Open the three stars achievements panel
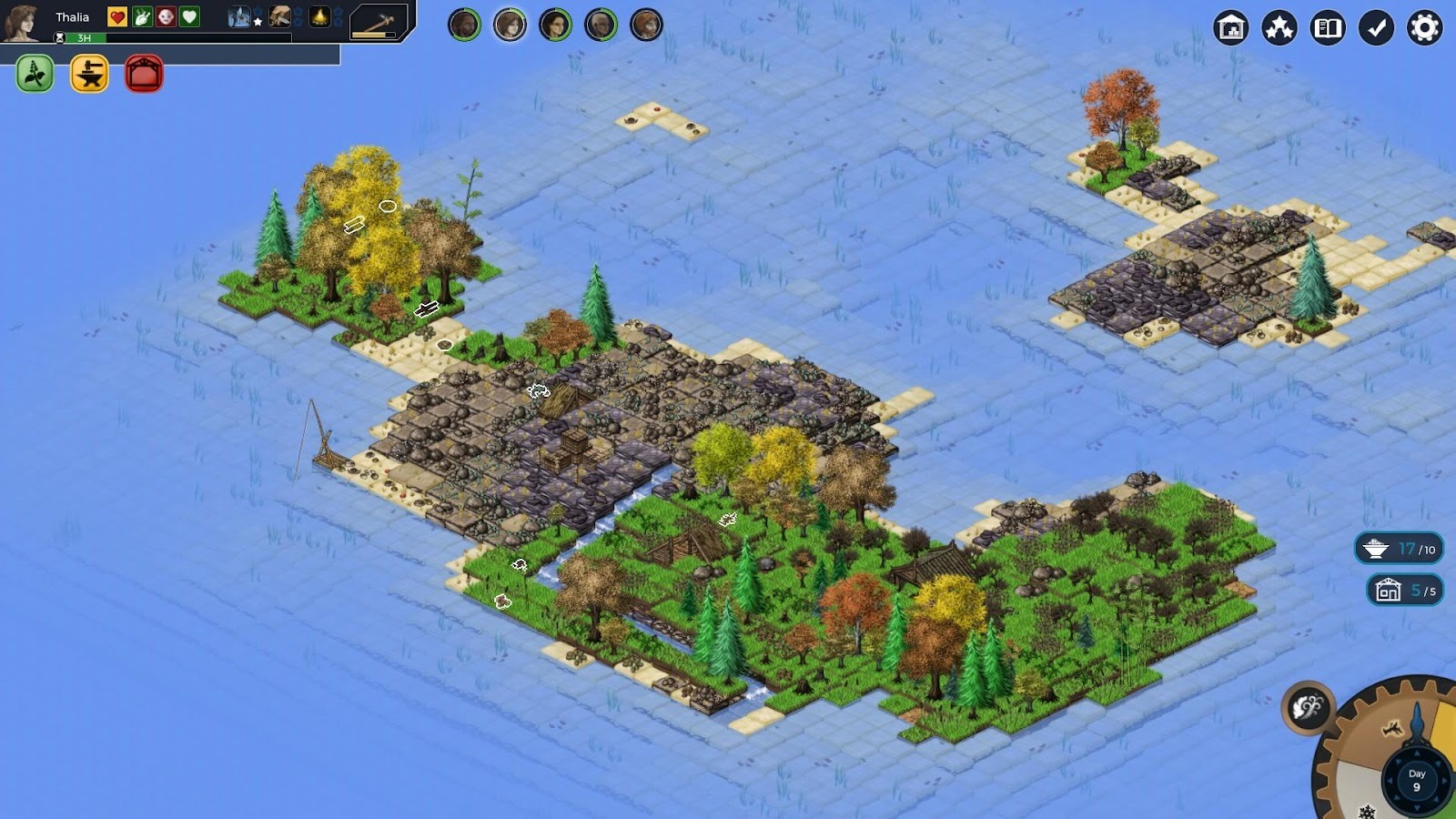The height and width of the screenshot is (819, 1456). 1279,28
